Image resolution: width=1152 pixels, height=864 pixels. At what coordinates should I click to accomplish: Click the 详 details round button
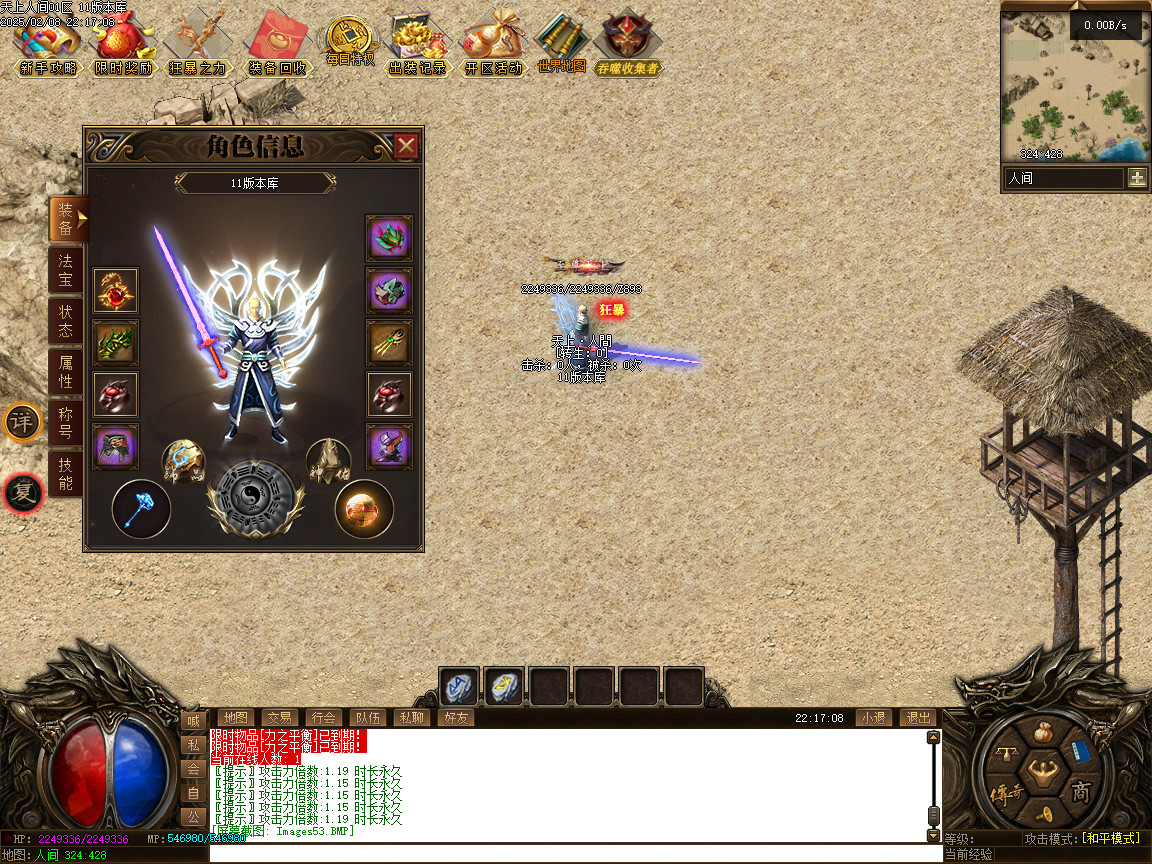22,422
